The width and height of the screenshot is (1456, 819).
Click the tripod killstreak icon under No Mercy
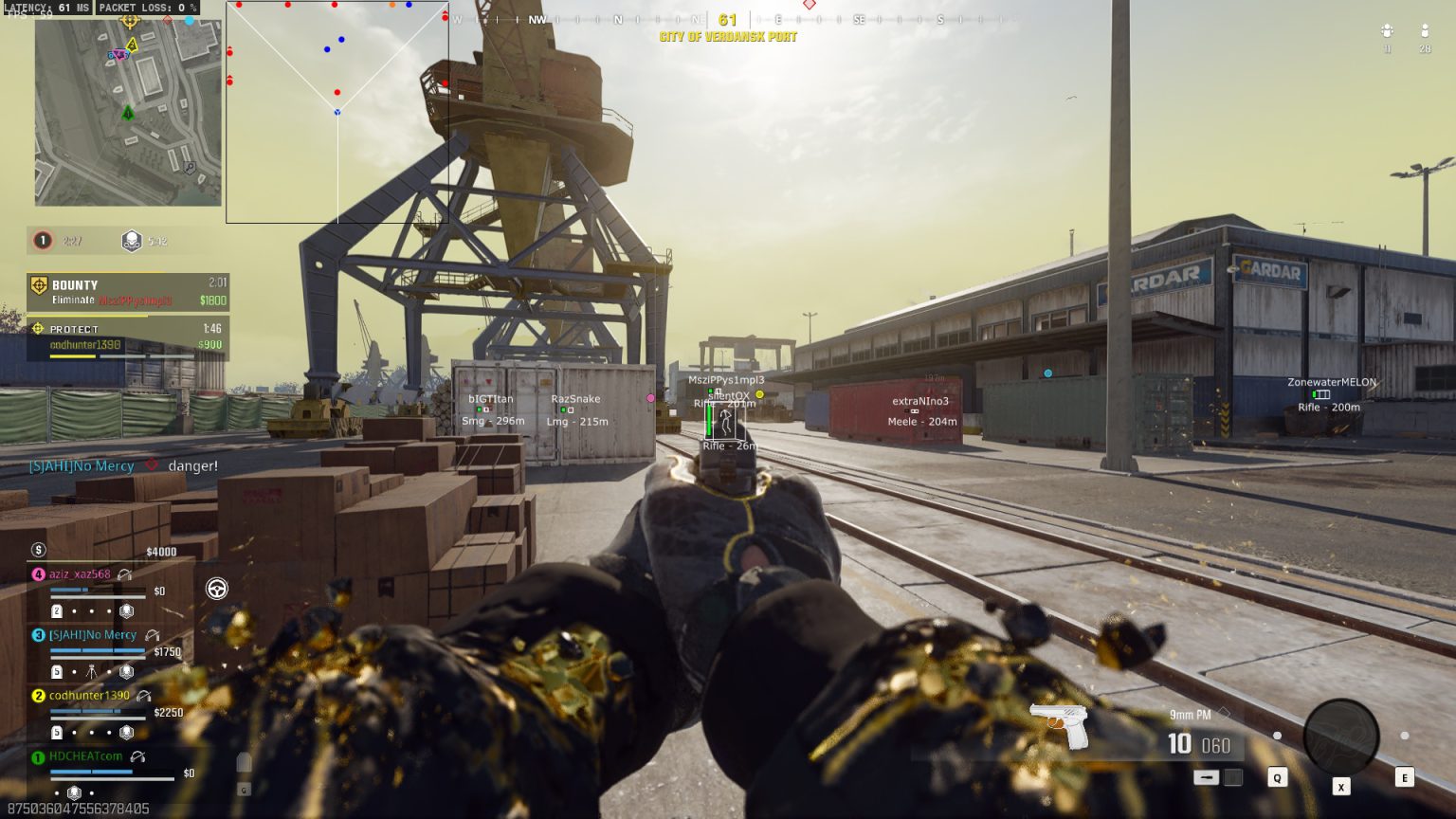91,671
